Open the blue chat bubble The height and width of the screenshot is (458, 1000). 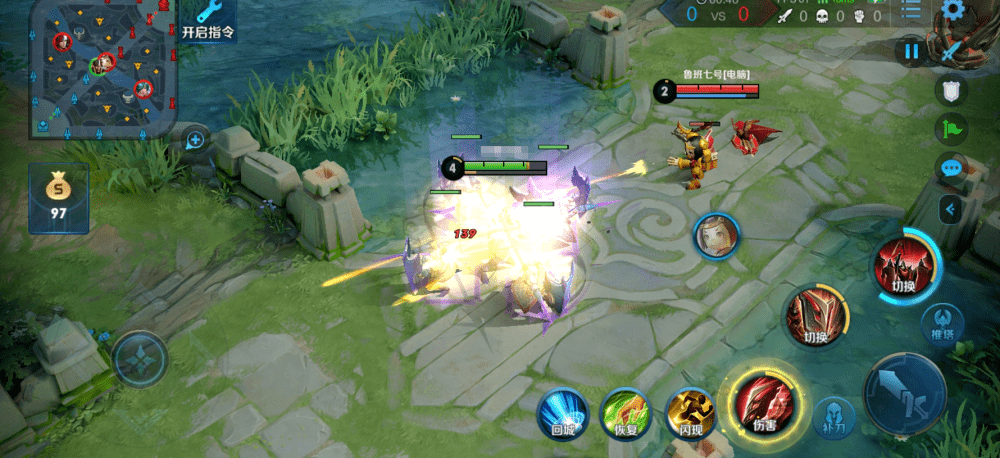click(951, 168)
